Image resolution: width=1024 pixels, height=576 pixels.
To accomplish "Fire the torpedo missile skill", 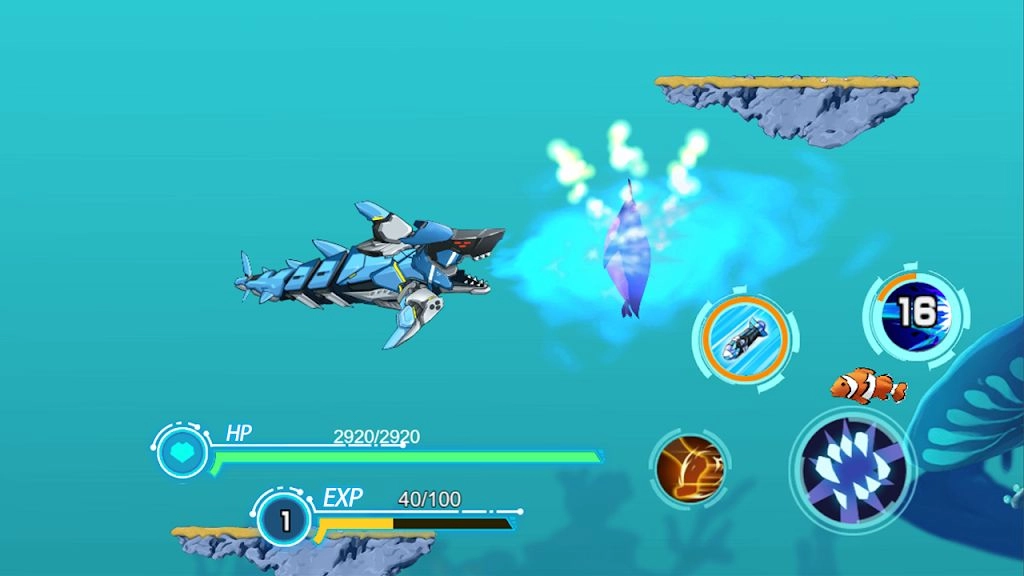I will click(x=744, y=337).
